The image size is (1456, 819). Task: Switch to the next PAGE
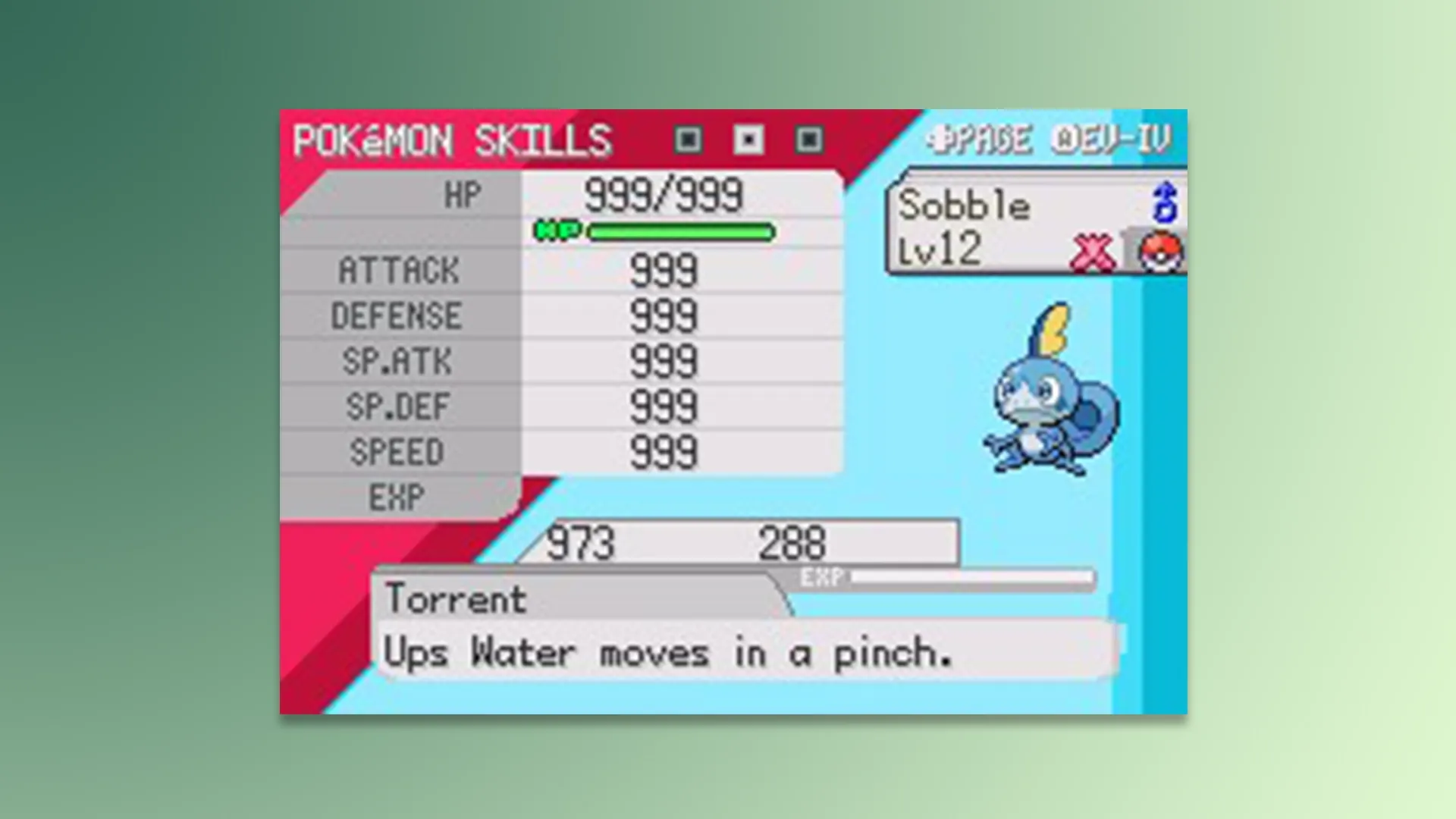point(986,139)
